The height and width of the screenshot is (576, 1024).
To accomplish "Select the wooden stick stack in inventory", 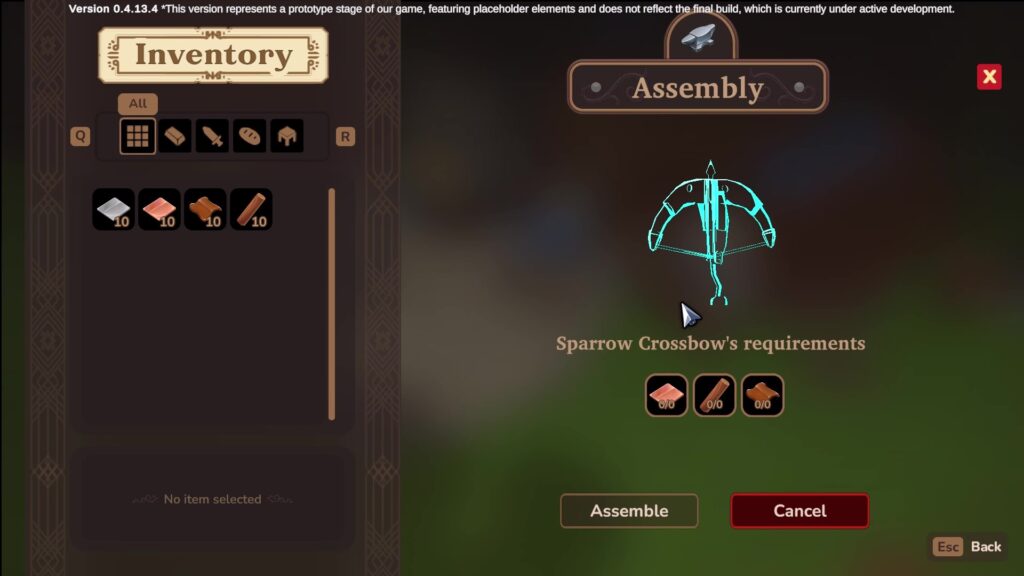I will (x=251, y=210).
